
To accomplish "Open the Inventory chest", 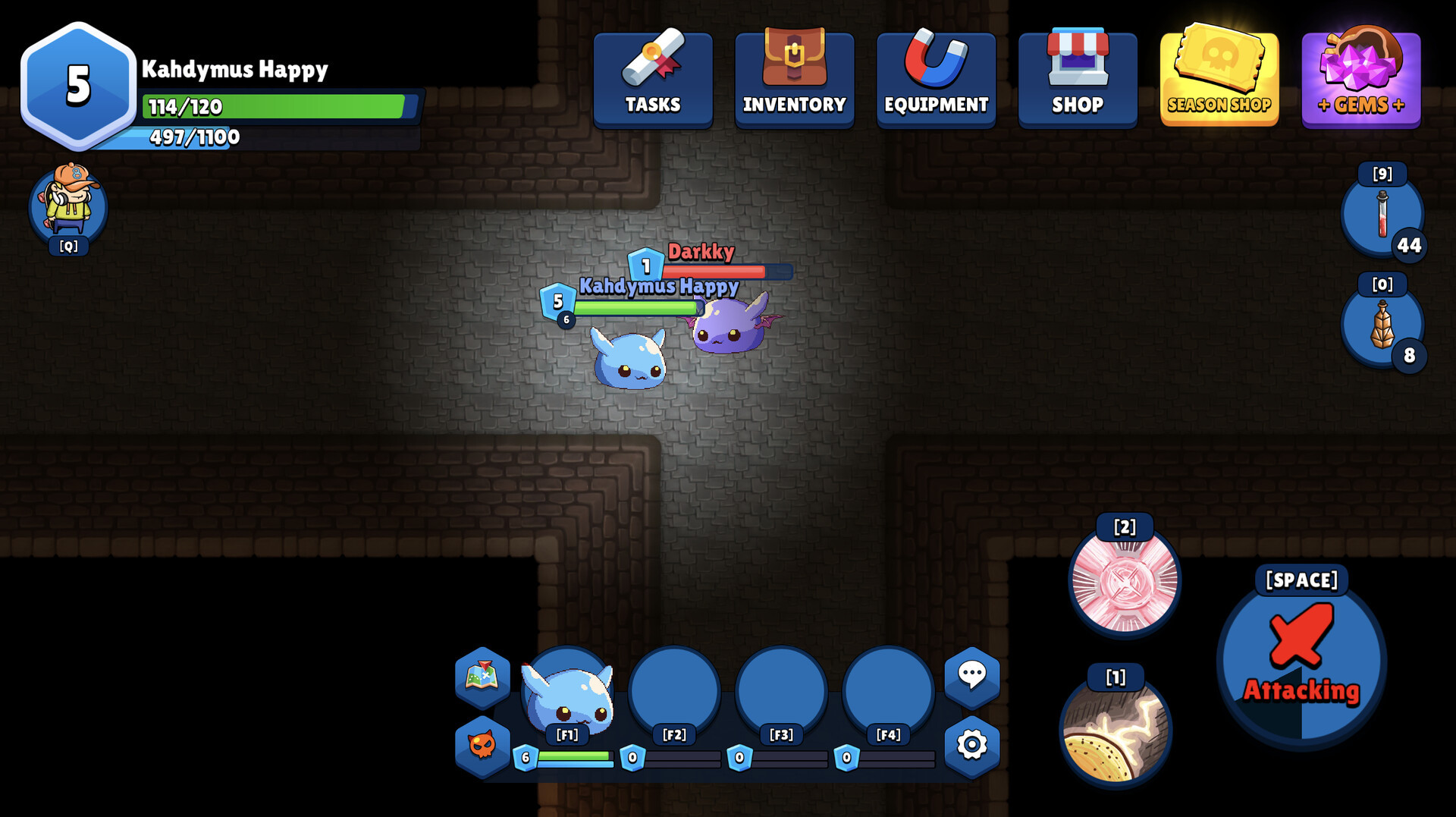I will click(794, 79).
